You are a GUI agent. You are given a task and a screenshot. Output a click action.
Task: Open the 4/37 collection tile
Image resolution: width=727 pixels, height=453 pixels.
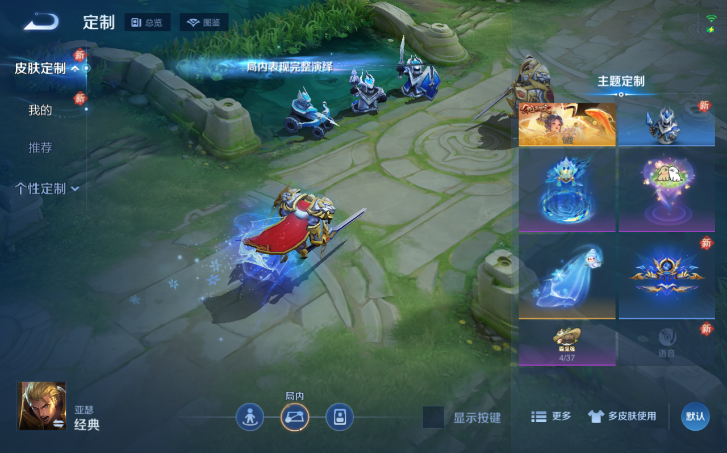(566, 344)
